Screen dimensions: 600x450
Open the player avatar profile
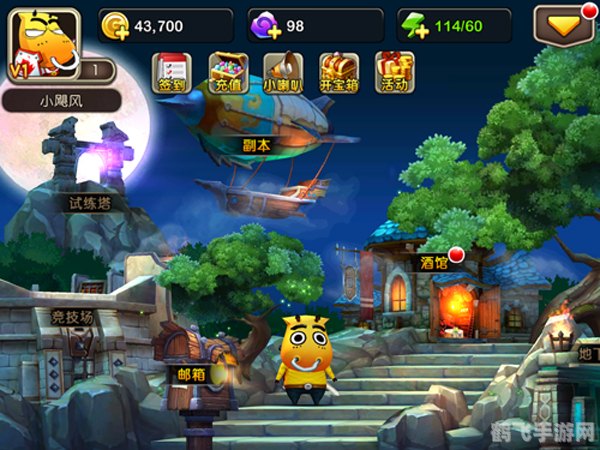click(42, 44)
